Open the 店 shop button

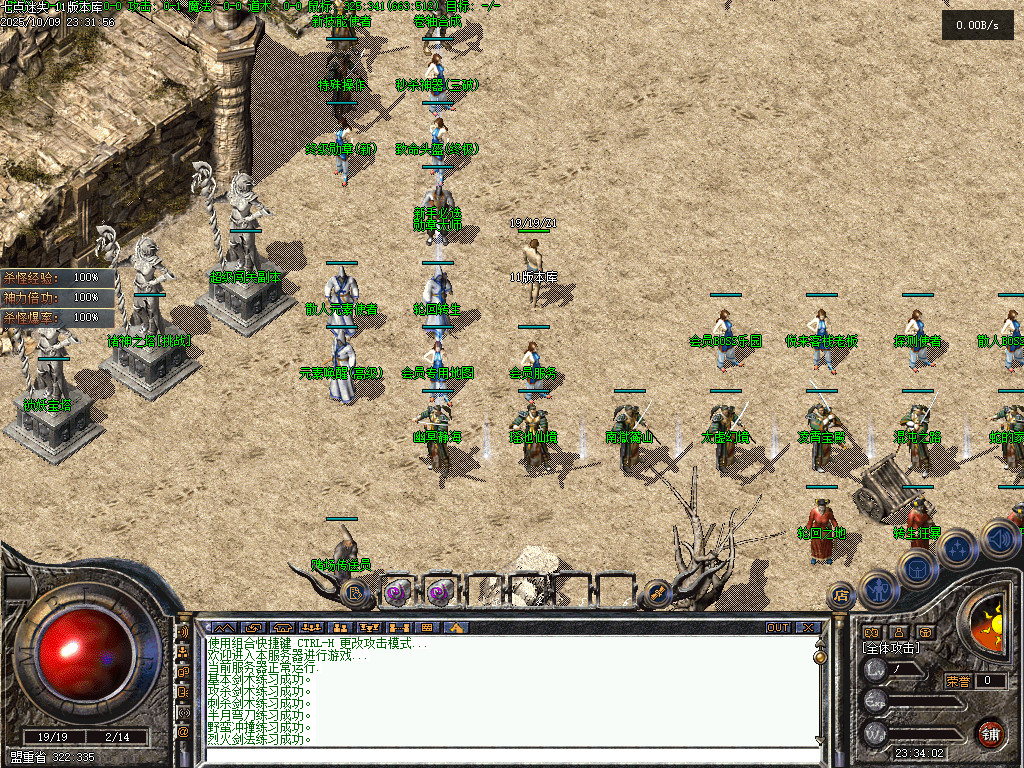(x=841, y=597)
